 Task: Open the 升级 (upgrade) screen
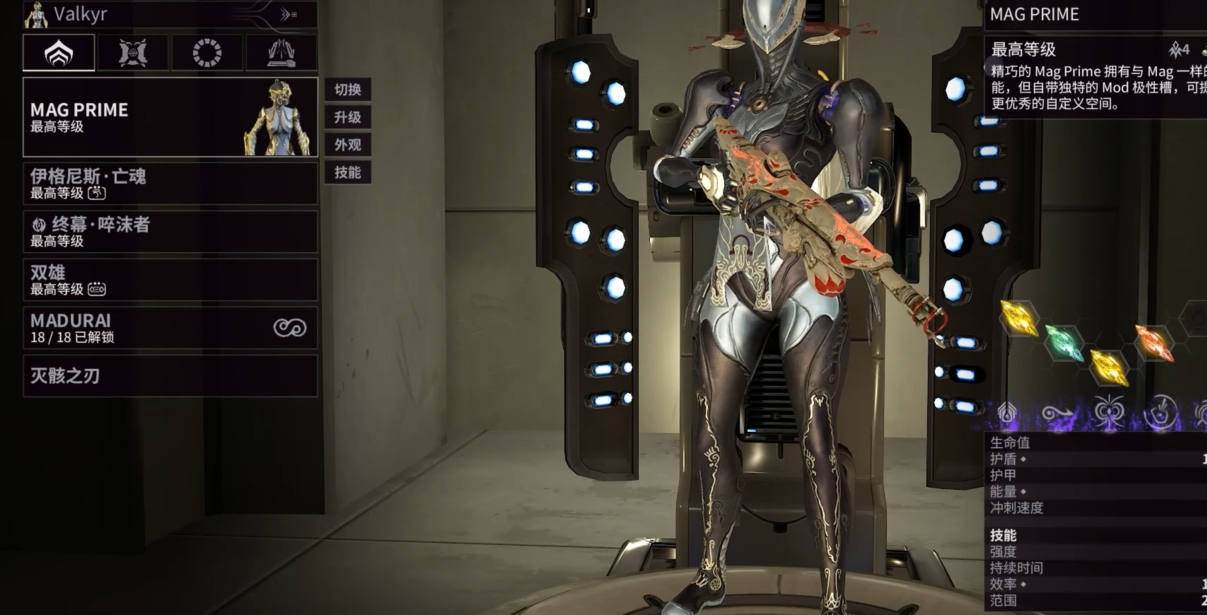point(347,117)
